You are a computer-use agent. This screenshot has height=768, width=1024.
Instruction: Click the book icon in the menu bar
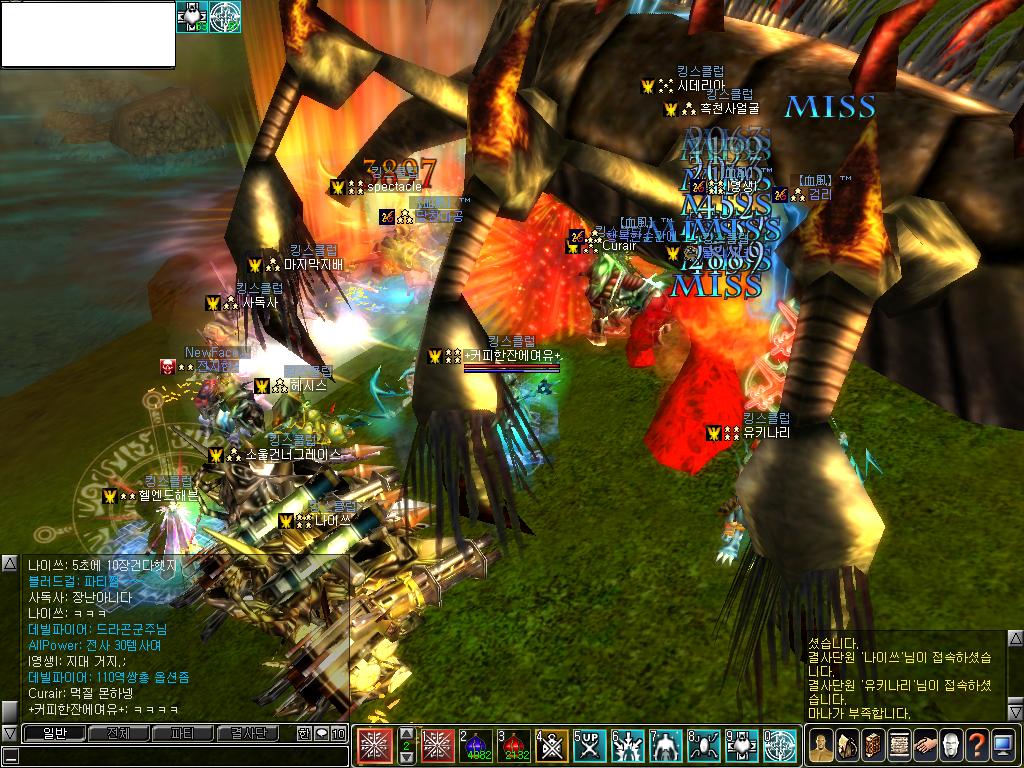873,745
